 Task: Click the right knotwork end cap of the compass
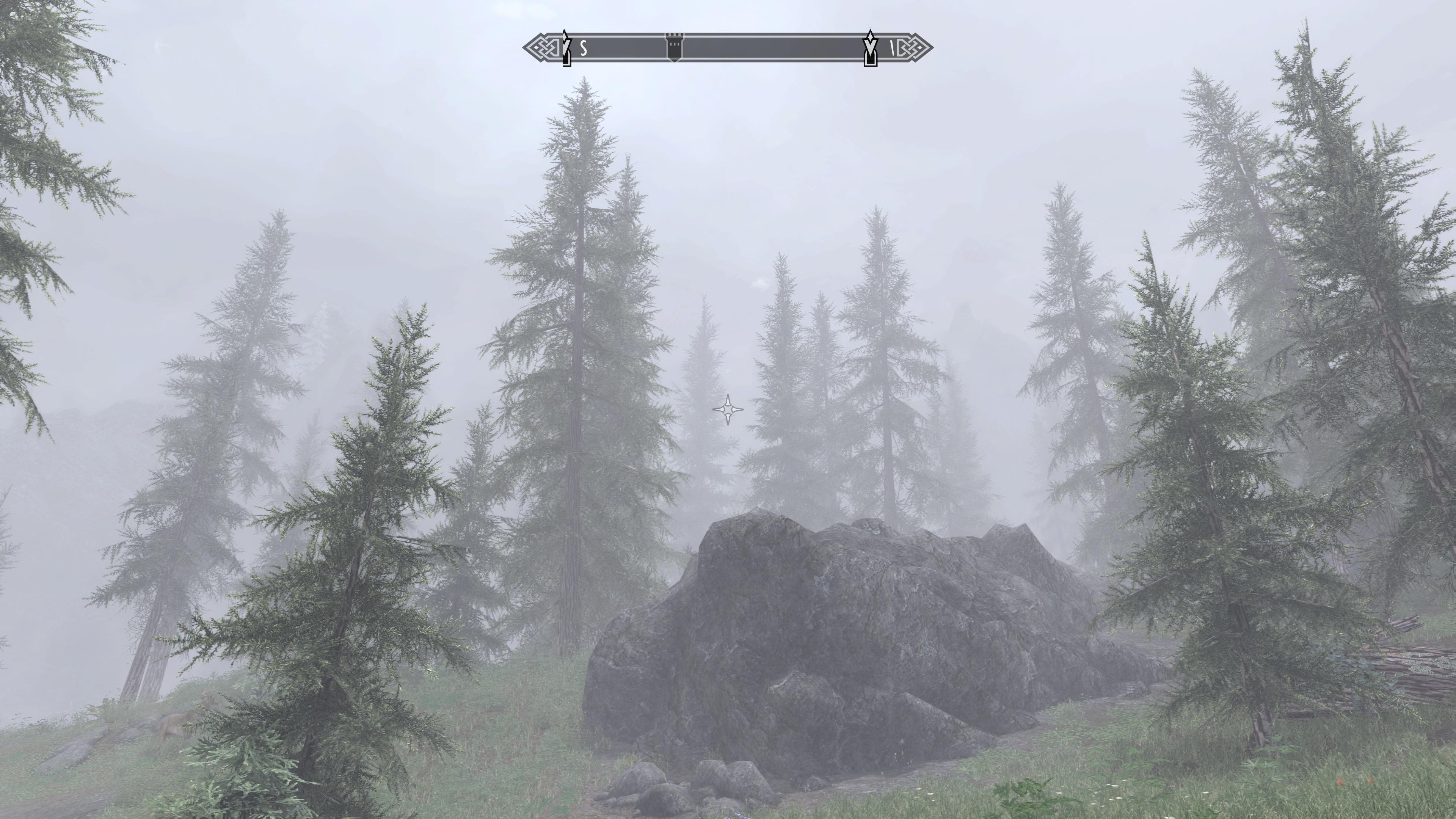pos(916,47)
